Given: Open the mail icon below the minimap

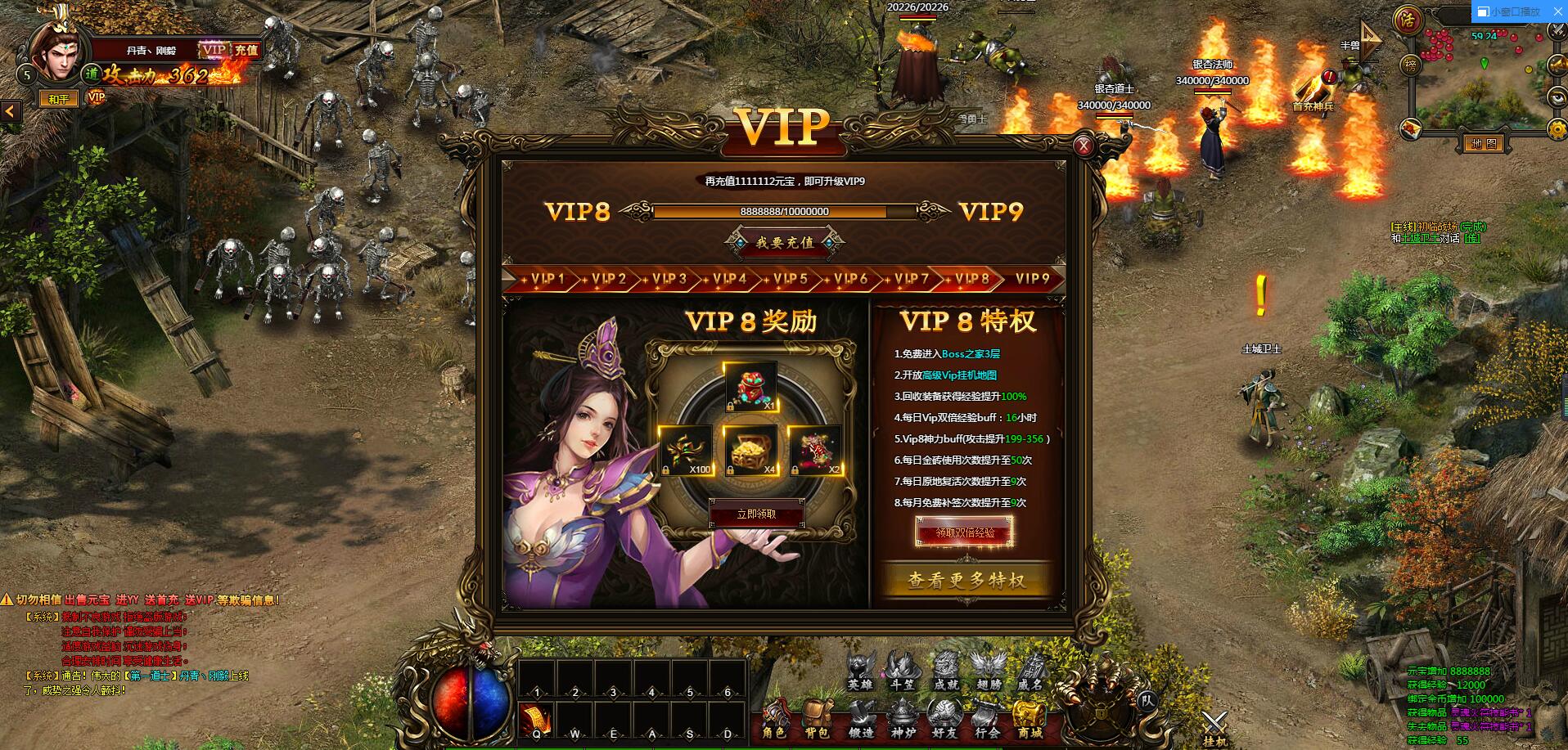Looking at the screenshot, I should (1409, 127).
